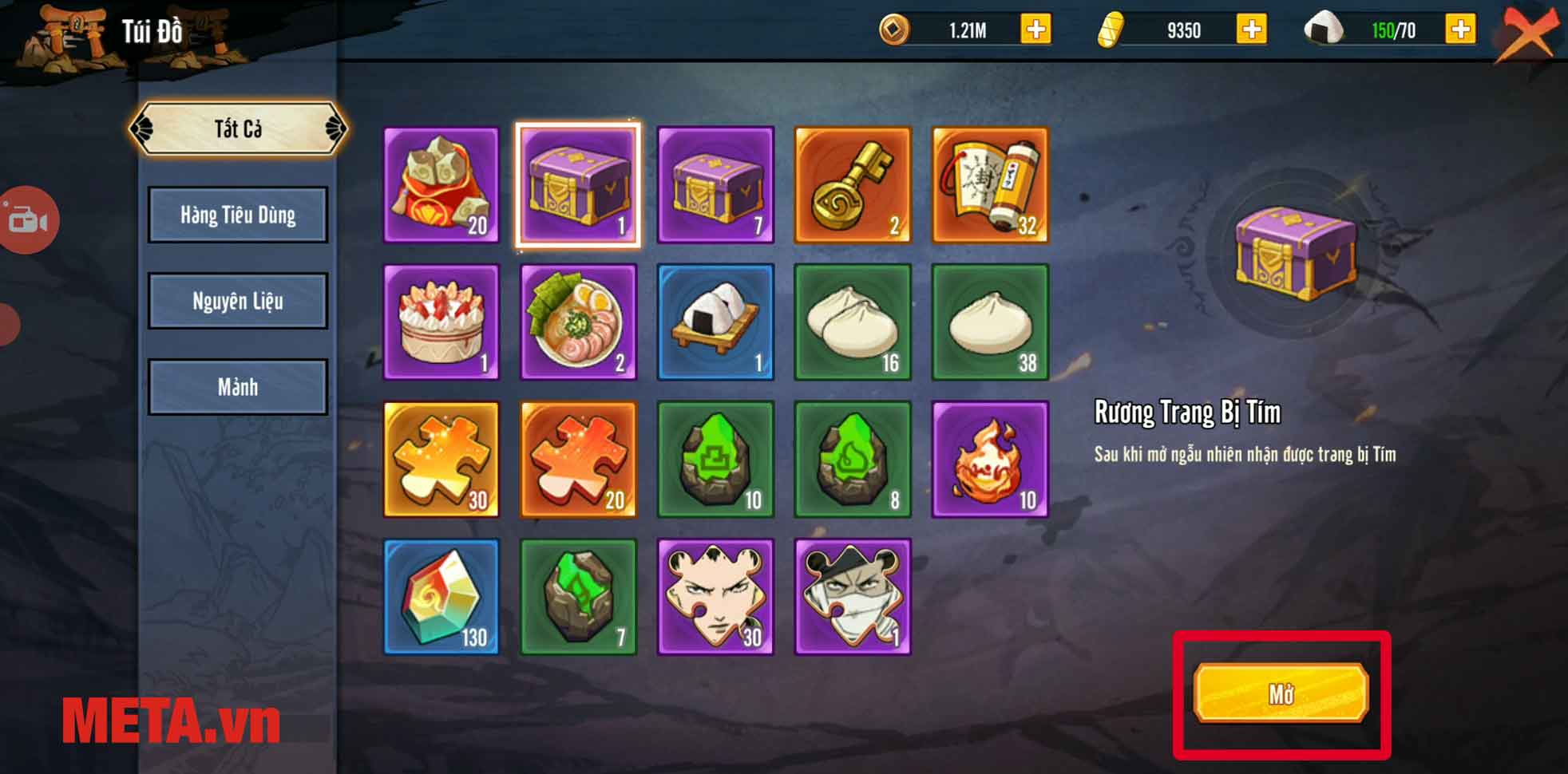Select the golden key item slot
Image resolution: width=1568 pixels, height=774 pixels.
pos(853,185)
